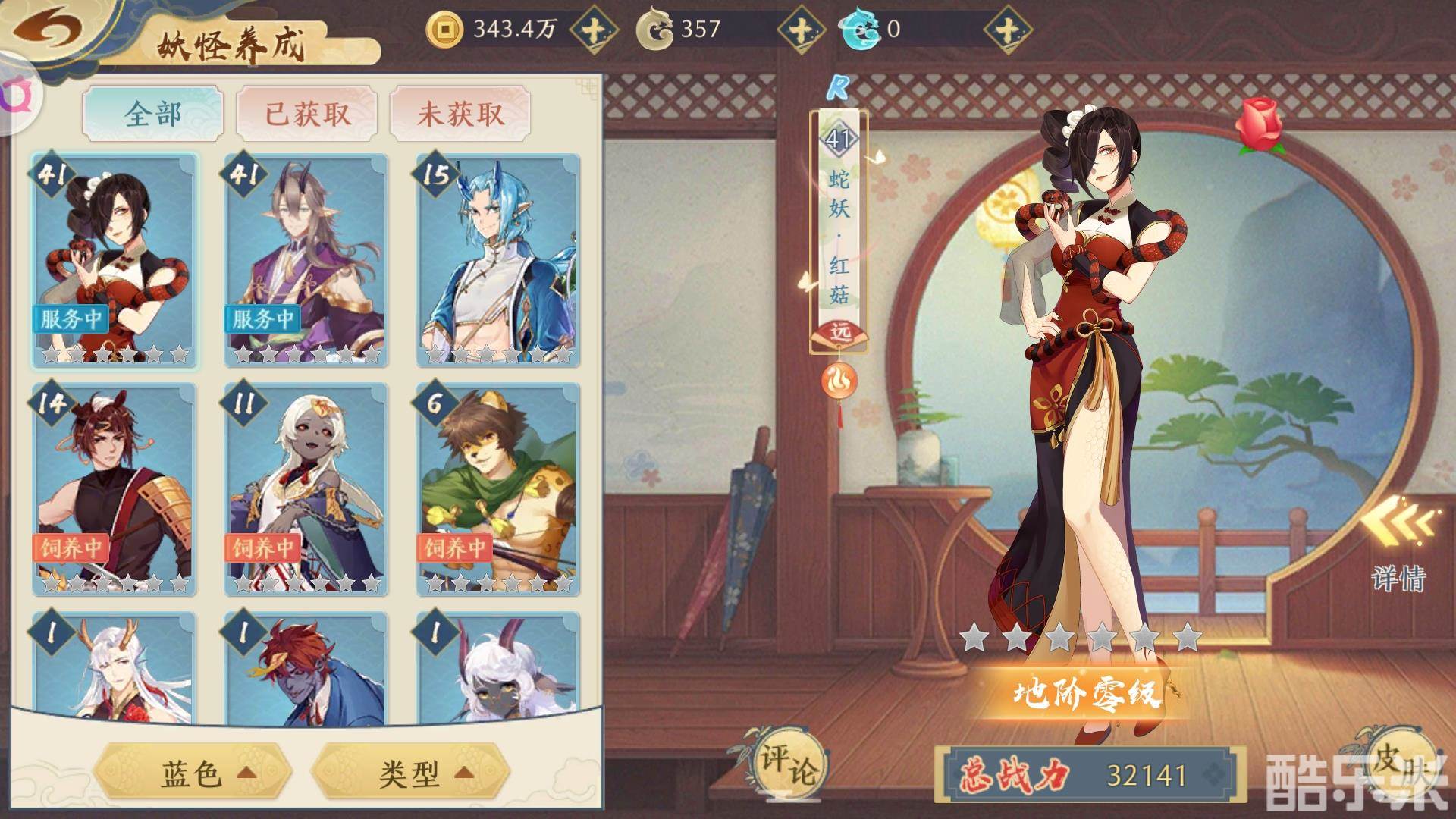This screenshot has width=1456, height=819.
Task: Select the level 6 leopard demon card
Action: 498,489
